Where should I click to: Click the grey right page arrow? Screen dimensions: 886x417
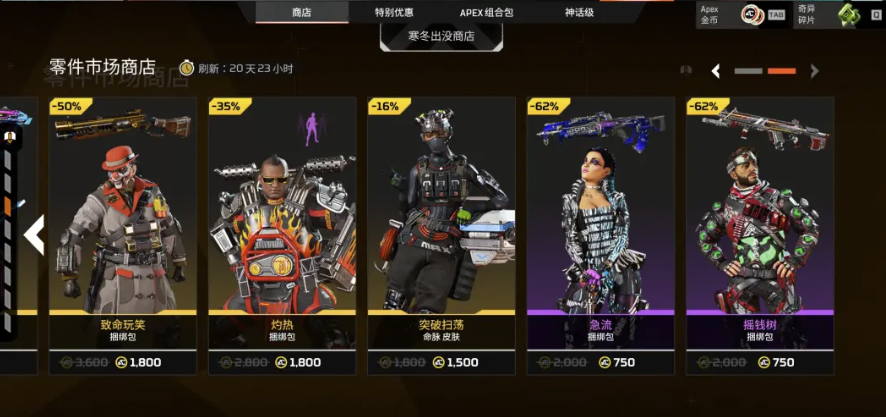click(814, 71)
